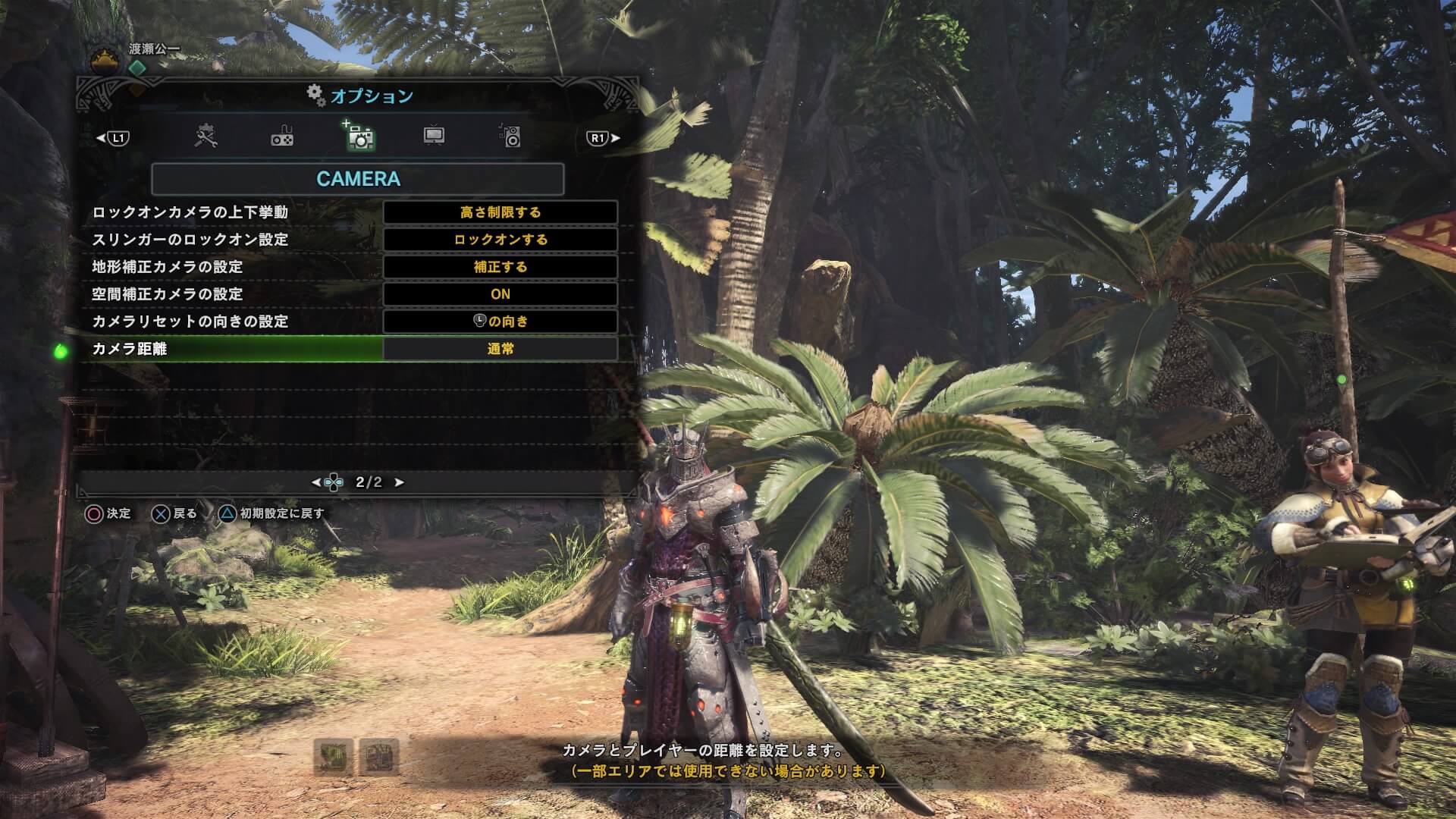The height and width of the screenshot is (819, 1456).
Task: Change ロックオンカメラの上下挙動 value 高さ制限する
Action: [x=500, y=212]
